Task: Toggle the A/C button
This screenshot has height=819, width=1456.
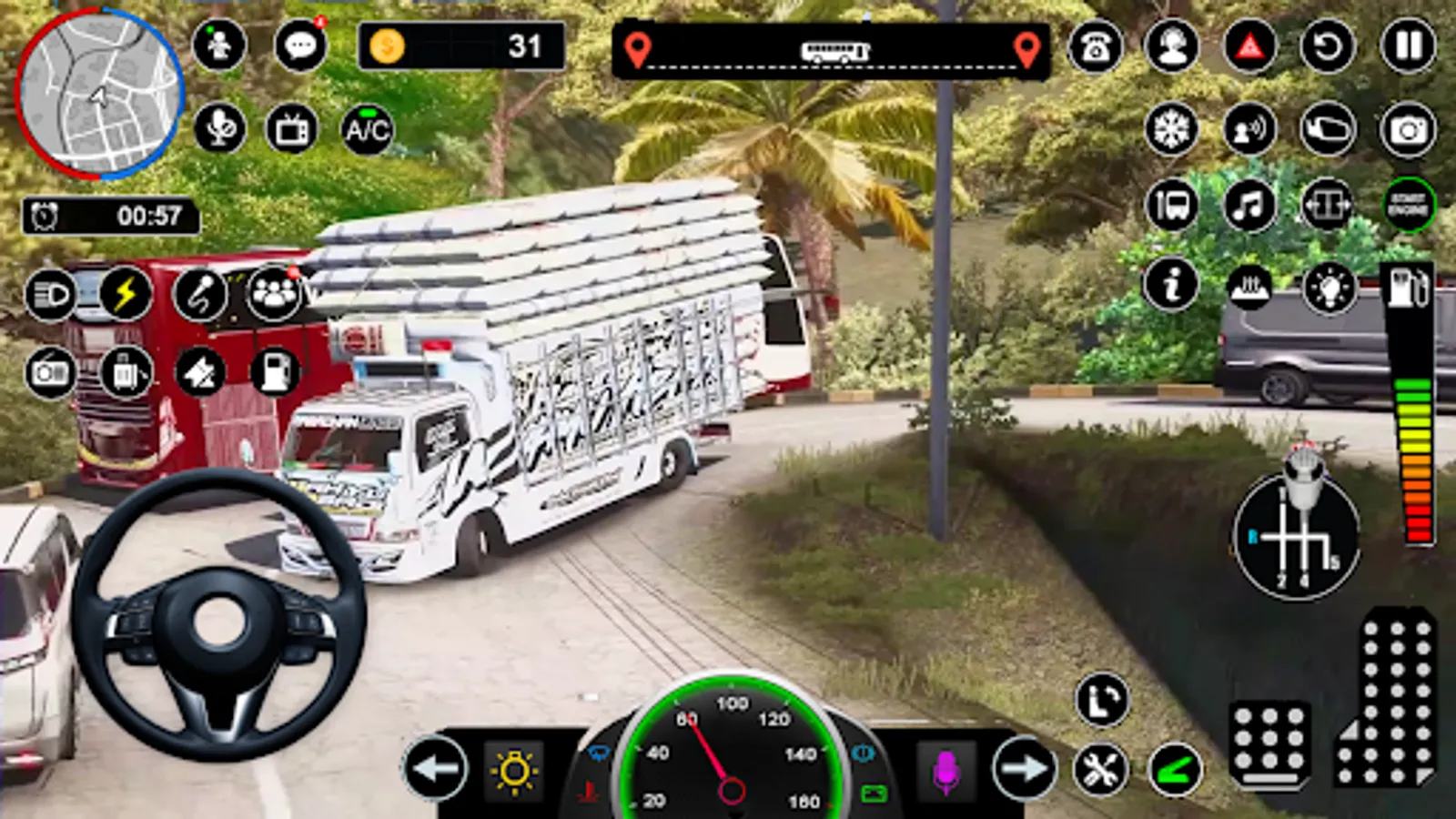Action: [x=367, y=129]
